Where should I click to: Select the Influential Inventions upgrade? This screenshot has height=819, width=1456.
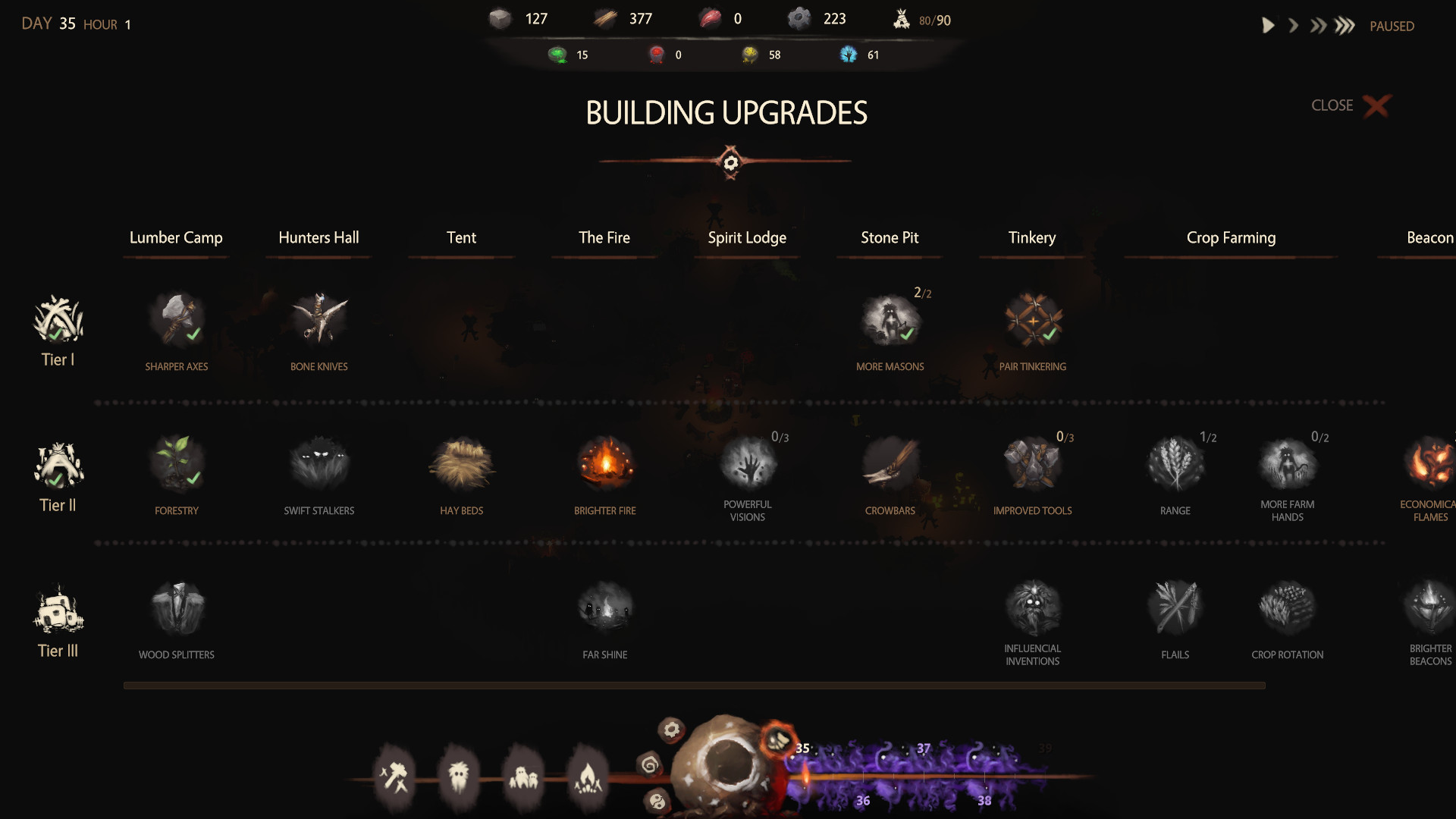tap(1032, 607)
